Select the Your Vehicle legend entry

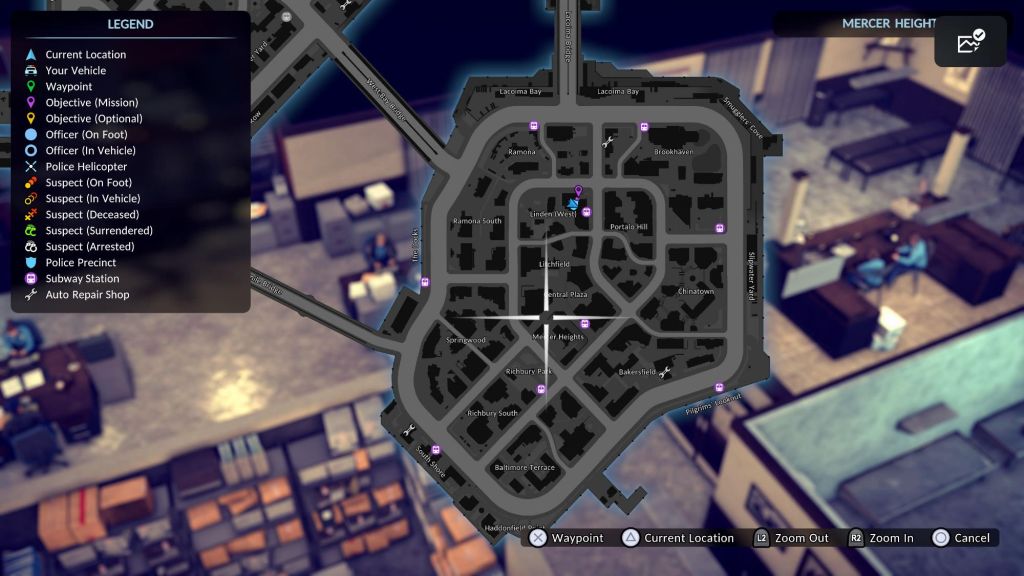coord(75,71)
